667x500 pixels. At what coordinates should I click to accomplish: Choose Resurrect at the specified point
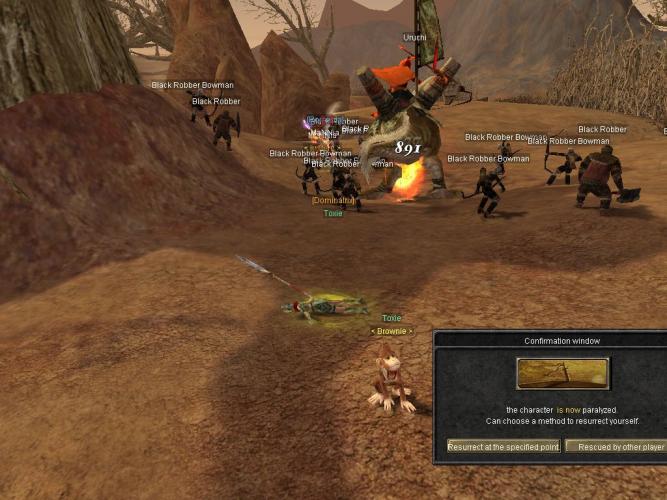503,446
